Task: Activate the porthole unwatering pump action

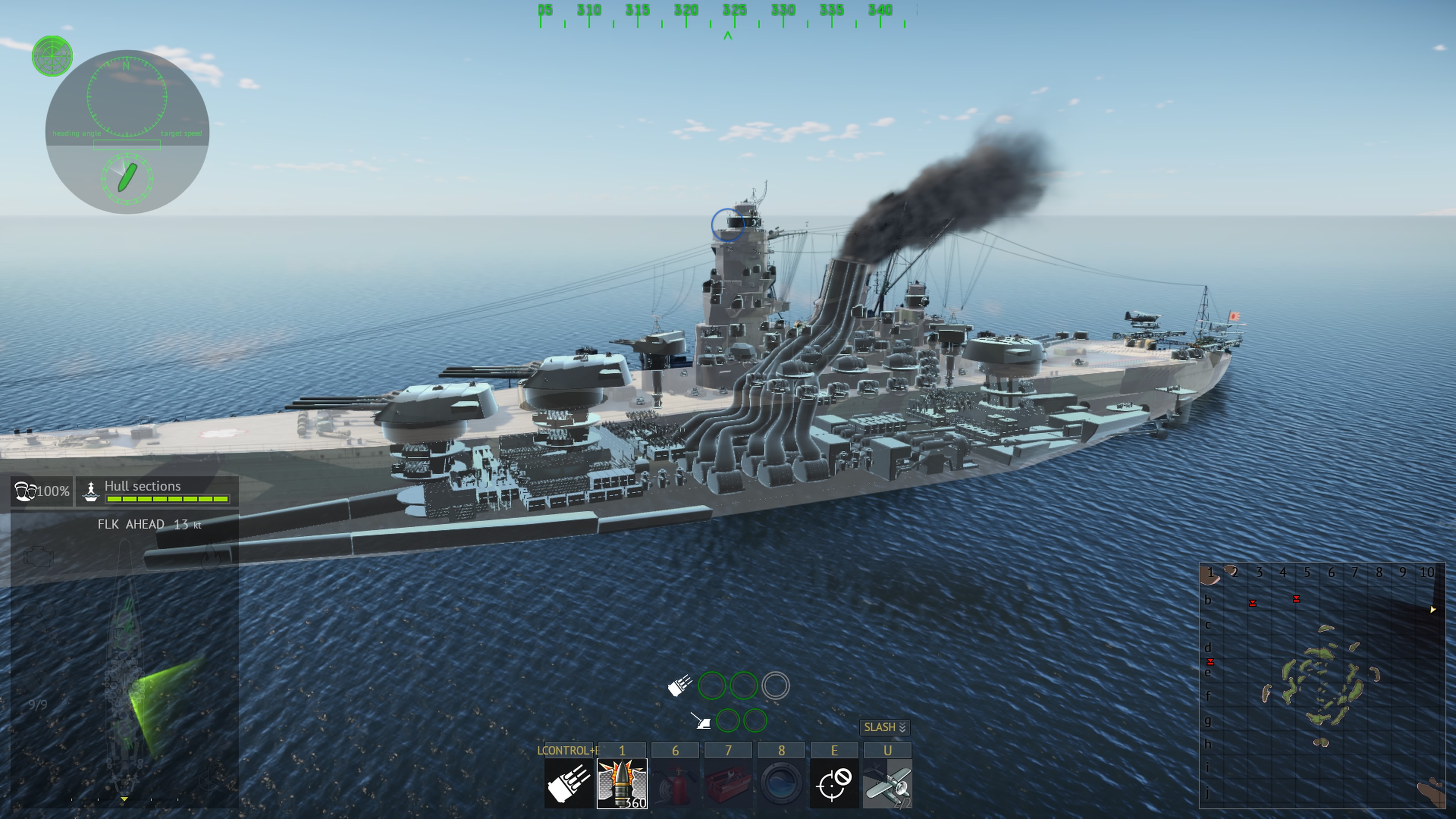Action: (x=781, y=783)
